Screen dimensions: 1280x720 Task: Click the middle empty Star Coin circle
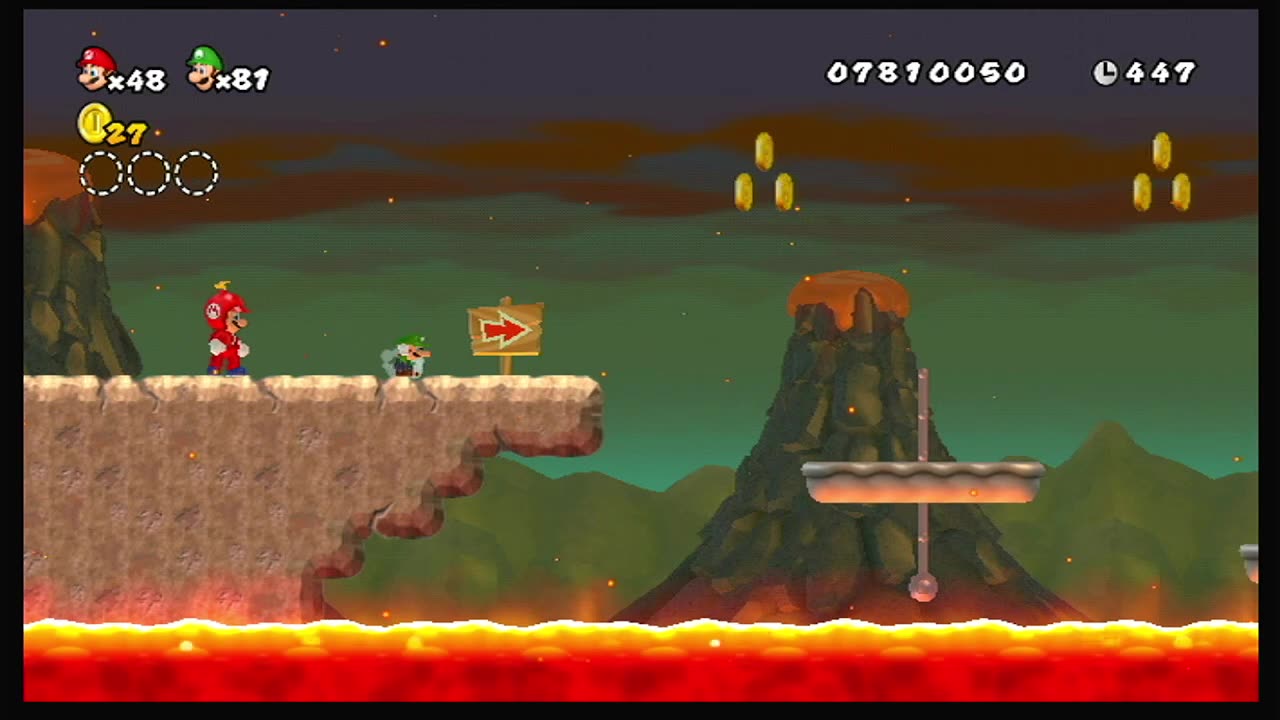click(x=148, y=173)
